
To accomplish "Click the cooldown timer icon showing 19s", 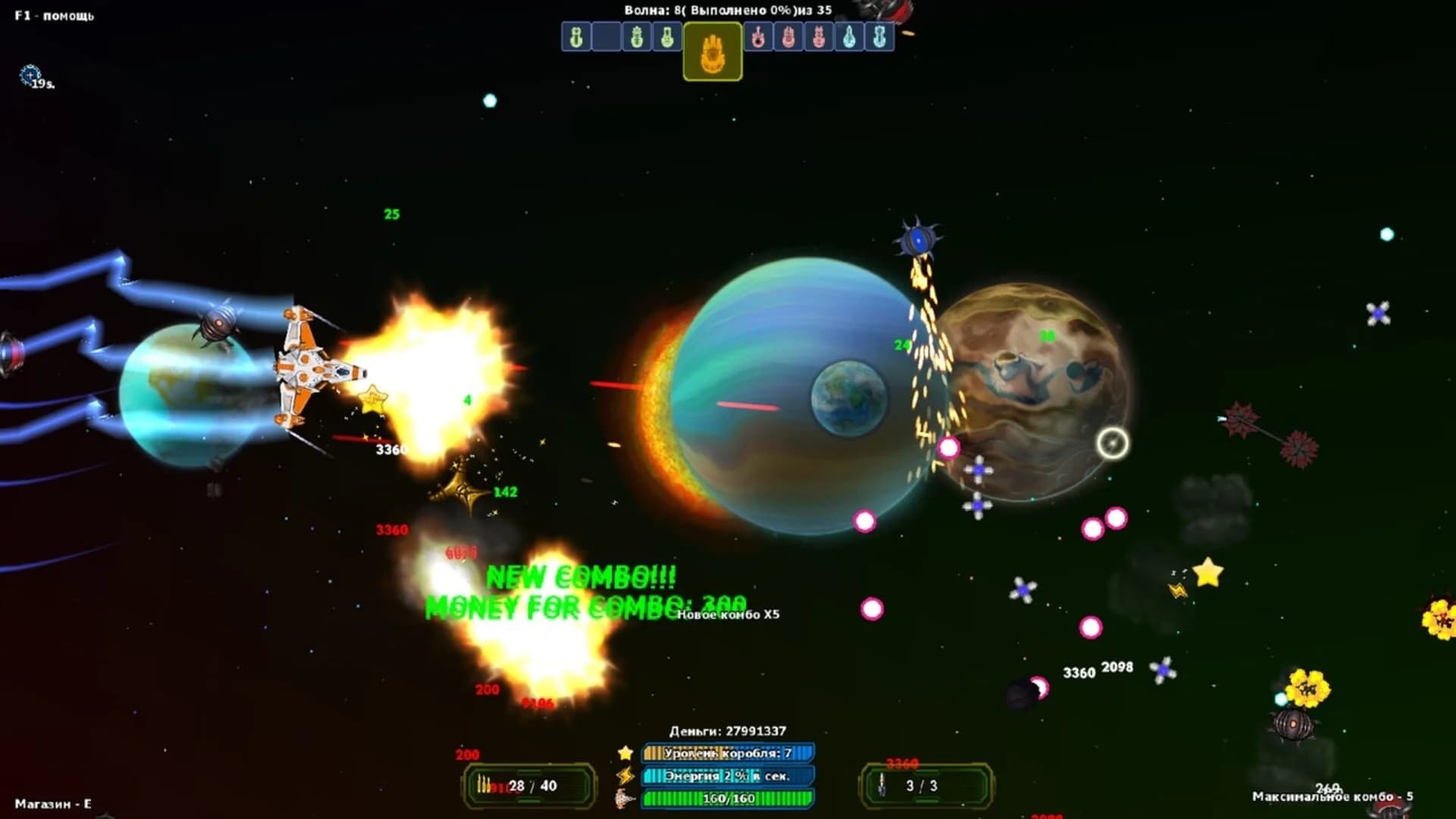I will point(29,74).
